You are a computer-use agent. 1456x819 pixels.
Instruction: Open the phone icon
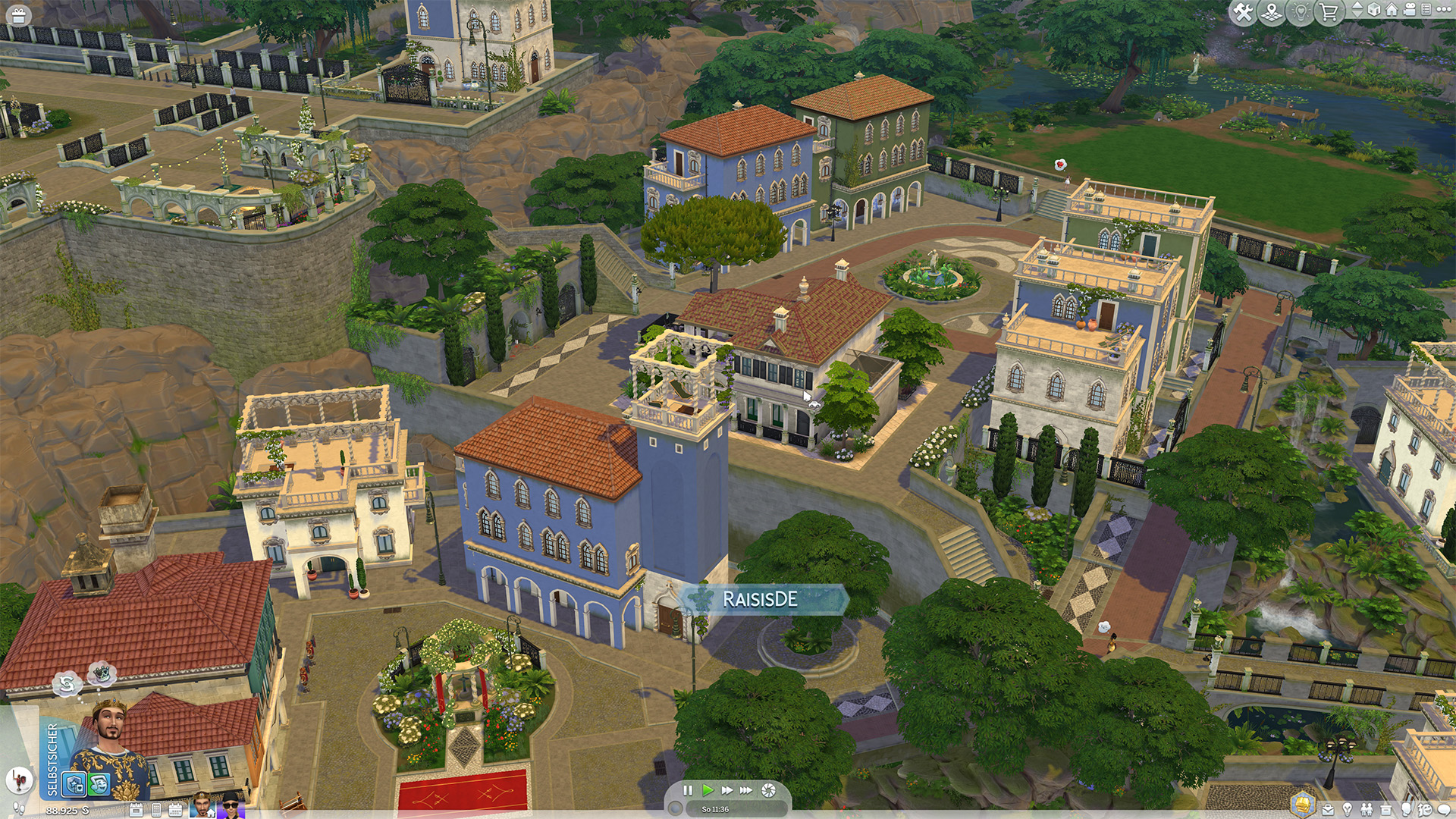[x=156, y=810]
